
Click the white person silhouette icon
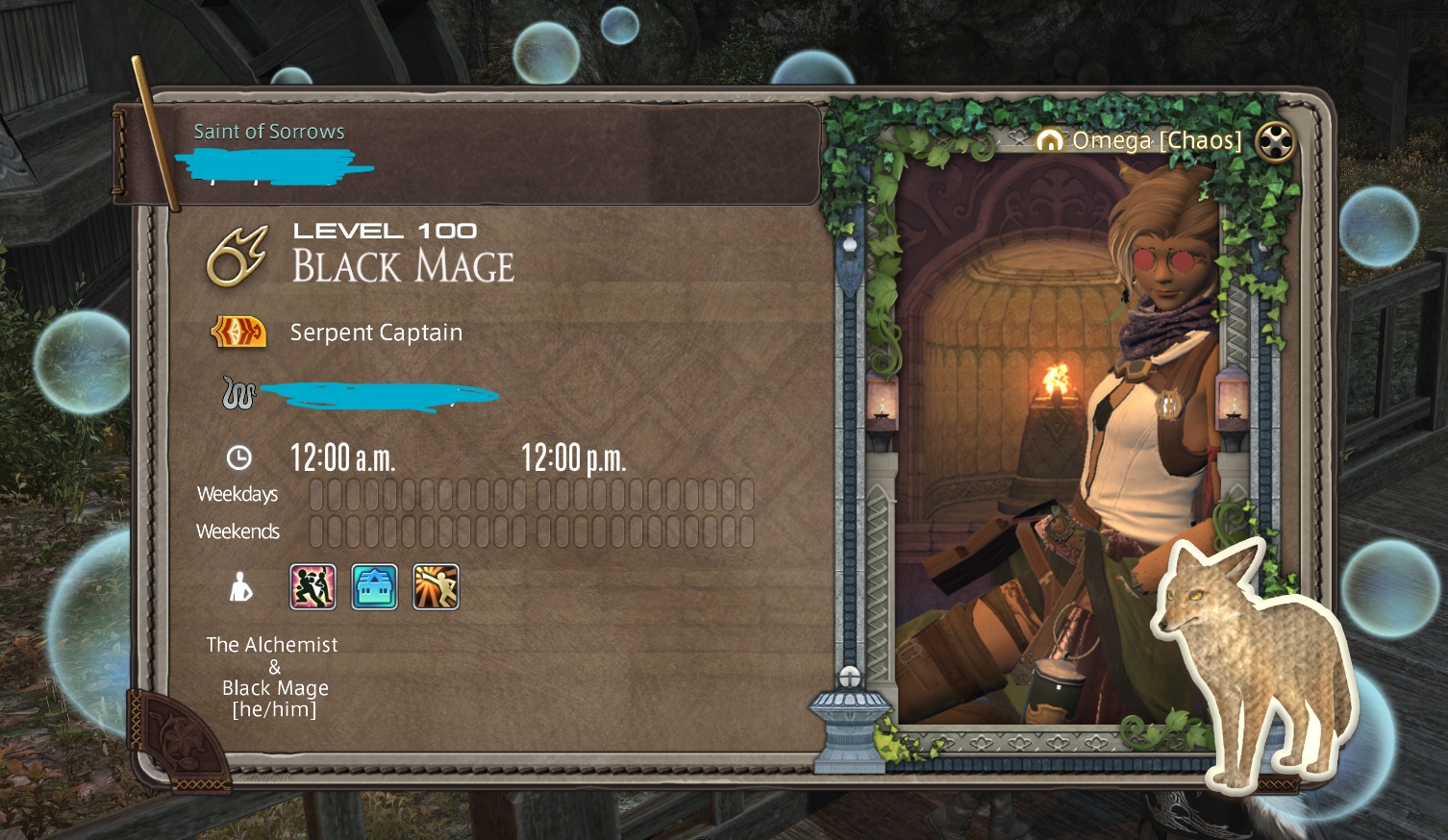(x=240, y=586)
